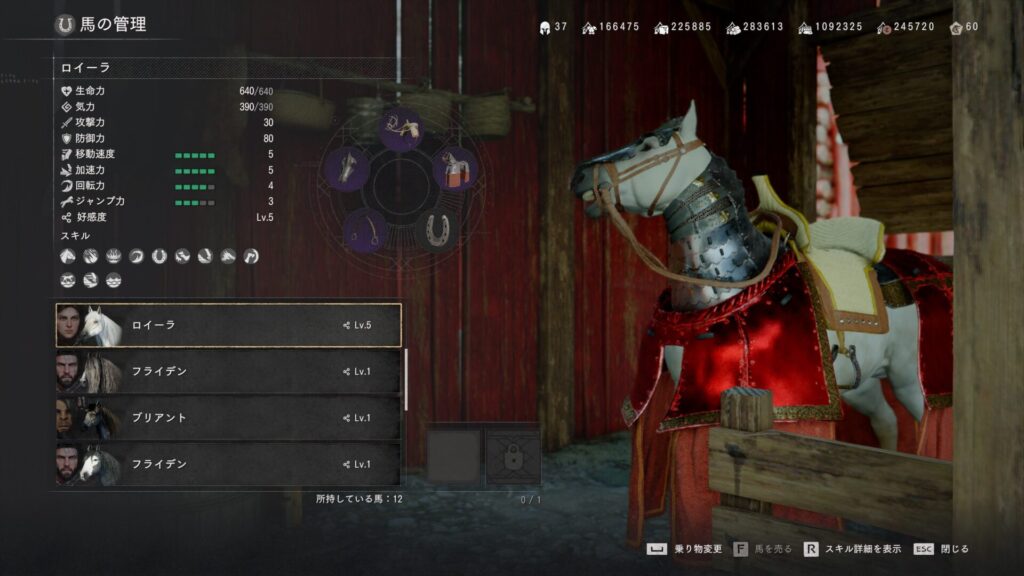Click the 馬の管理 horseshoe title icon
The width and height of the screenshot is (1024, 576).
click(x=66, y=24)
